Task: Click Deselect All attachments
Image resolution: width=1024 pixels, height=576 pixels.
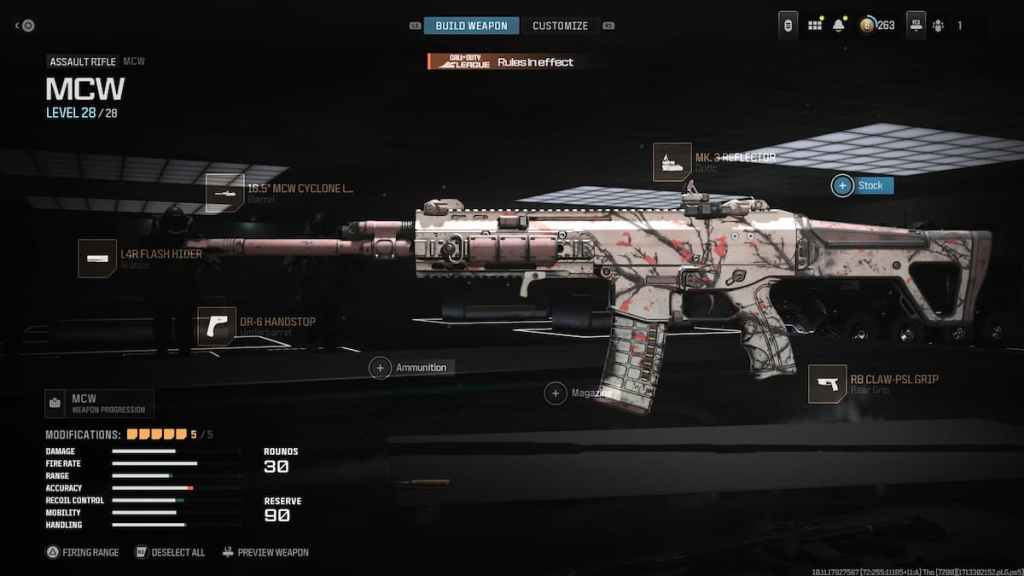Action: (169, 552)
